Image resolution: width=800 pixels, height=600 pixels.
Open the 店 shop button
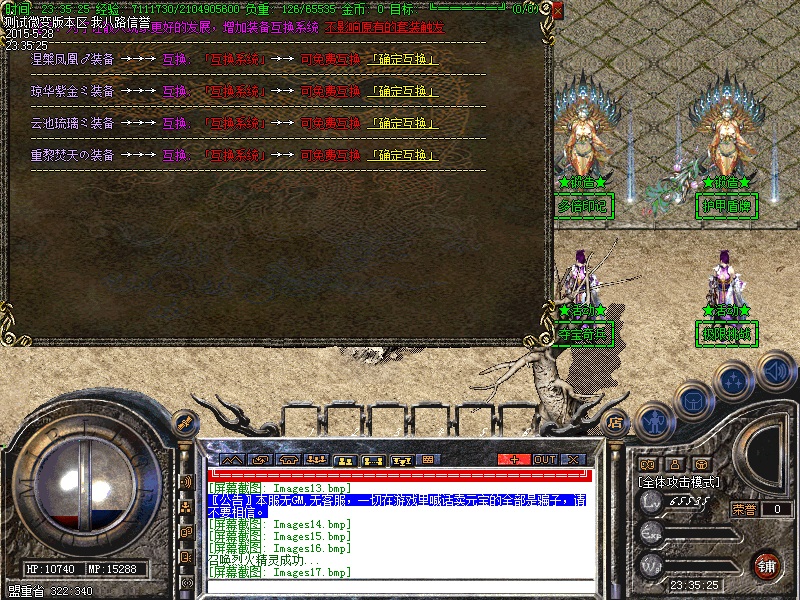[x=616, y=422]
